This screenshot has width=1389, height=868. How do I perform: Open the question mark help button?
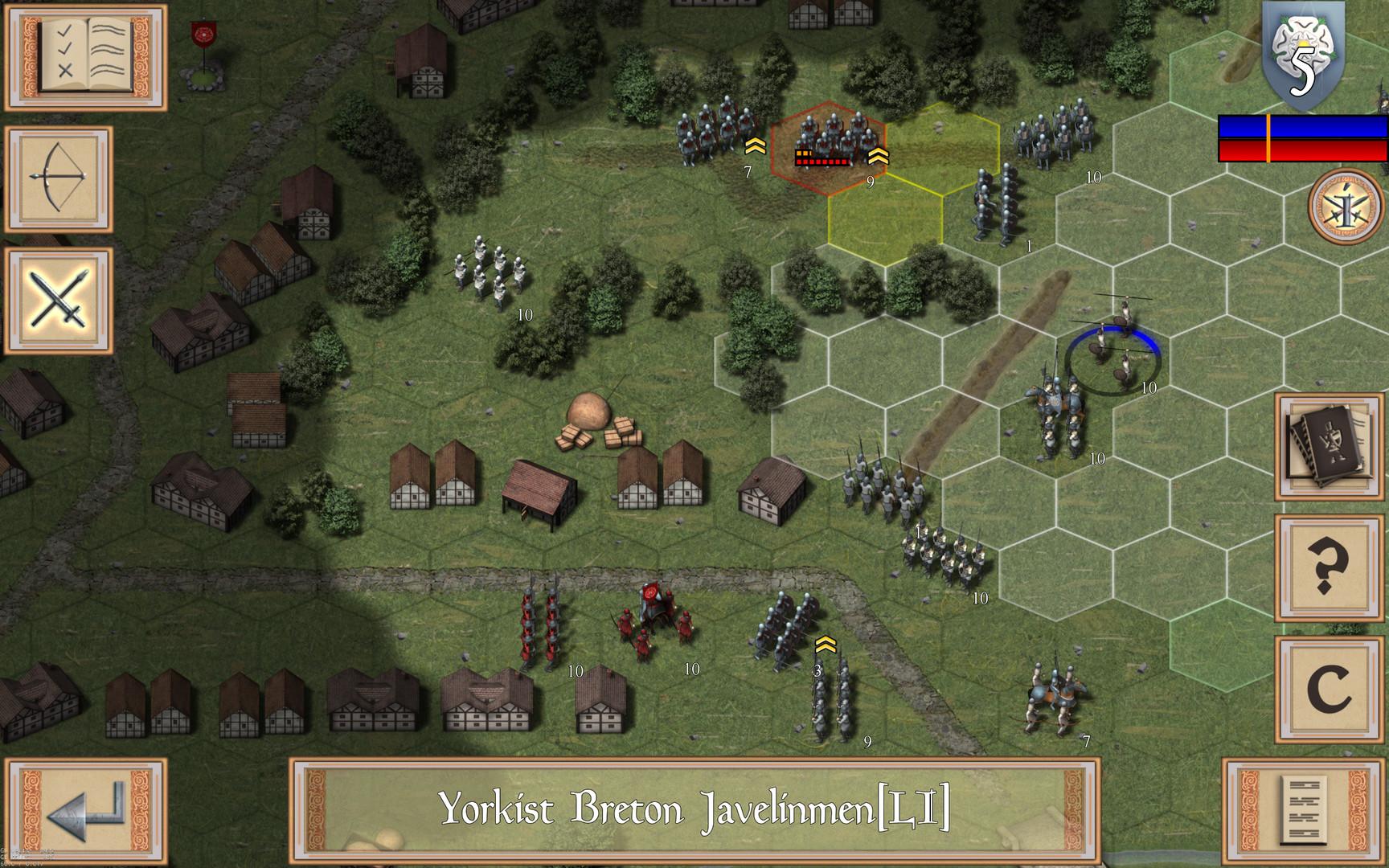pyautogui.click(x=1329, y=567)
